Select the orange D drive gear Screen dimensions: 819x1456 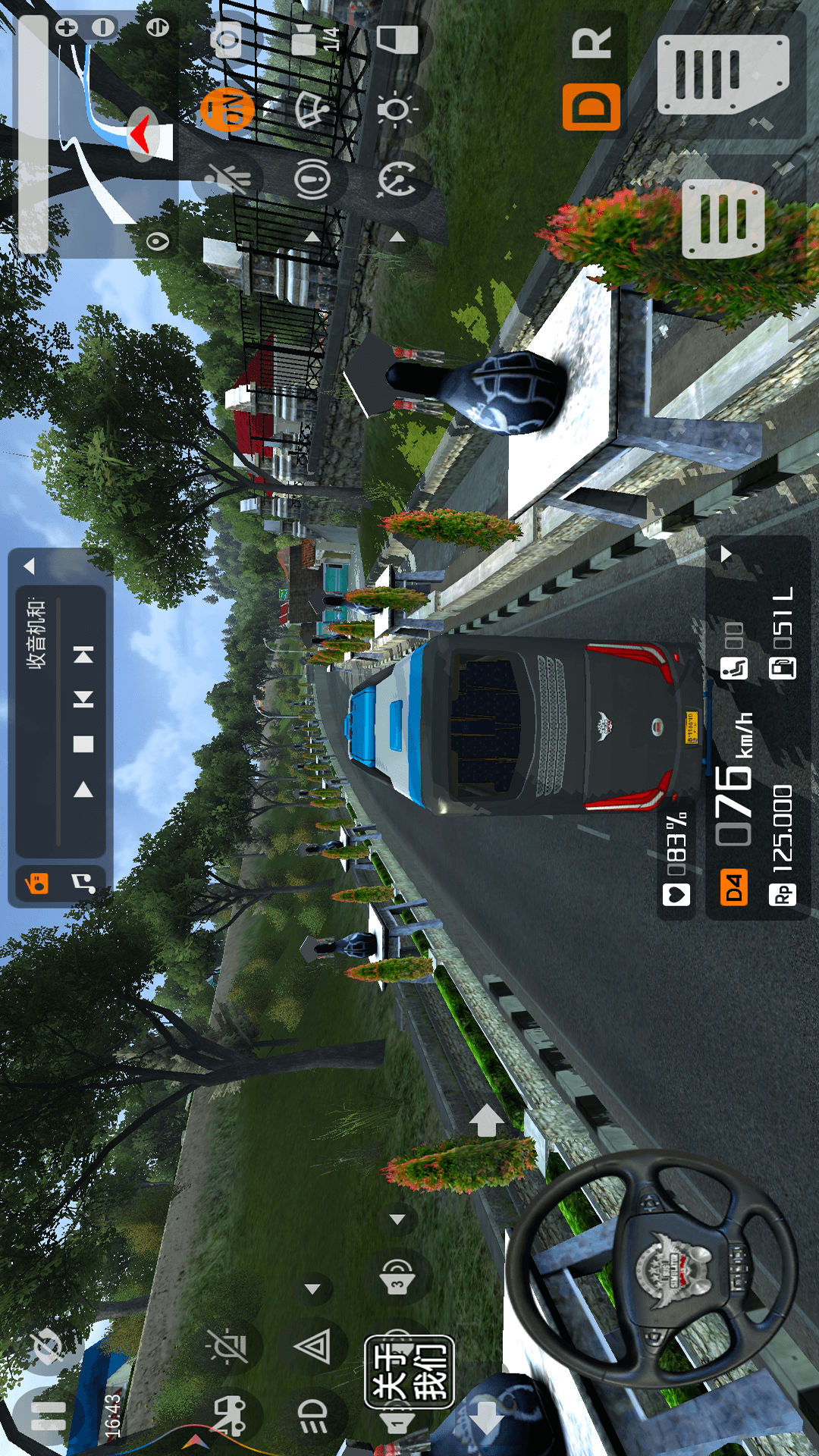[x=591, y=107]
